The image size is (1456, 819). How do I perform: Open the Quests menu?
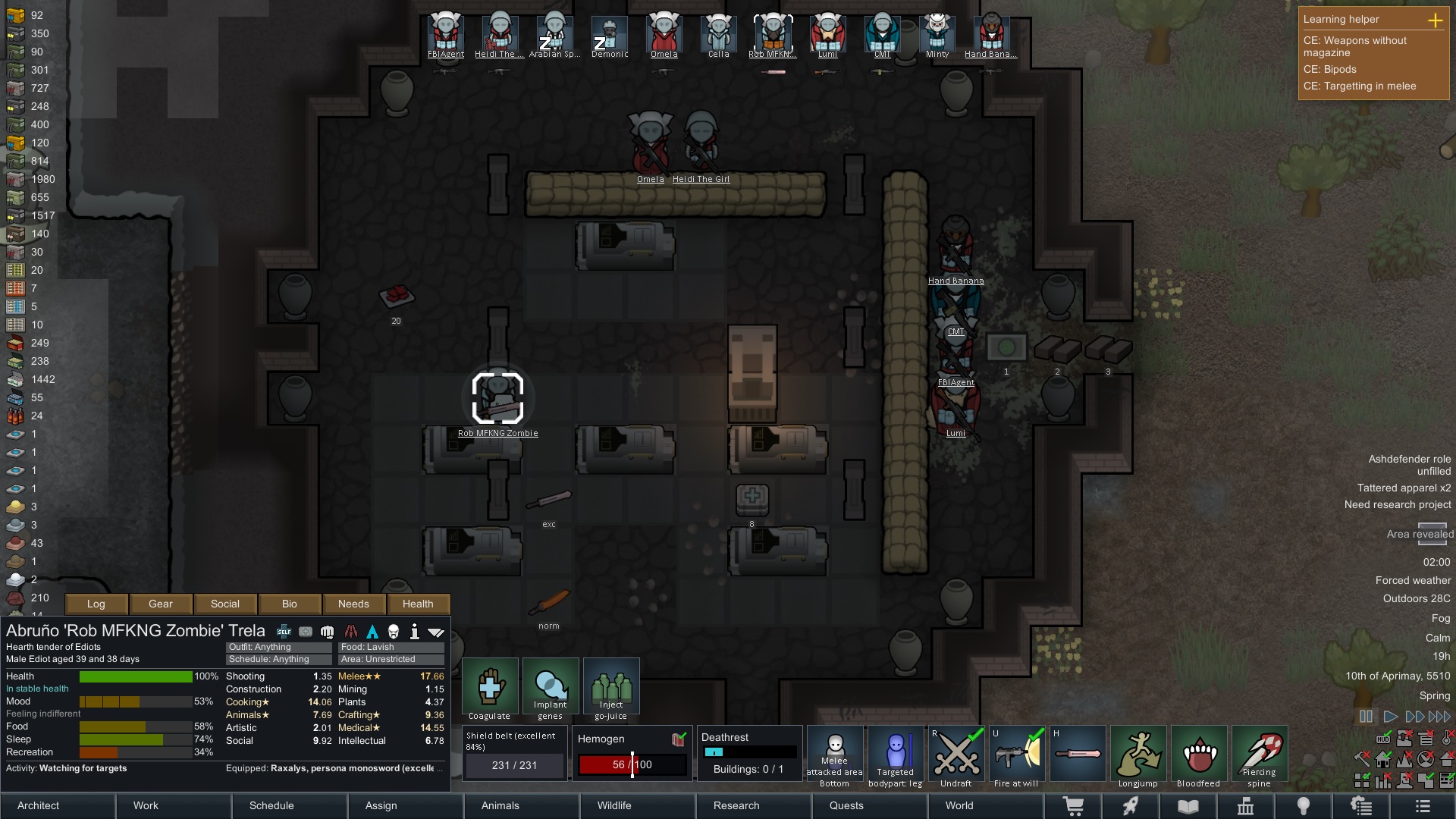pyautogui.click(x=869, y=805)
